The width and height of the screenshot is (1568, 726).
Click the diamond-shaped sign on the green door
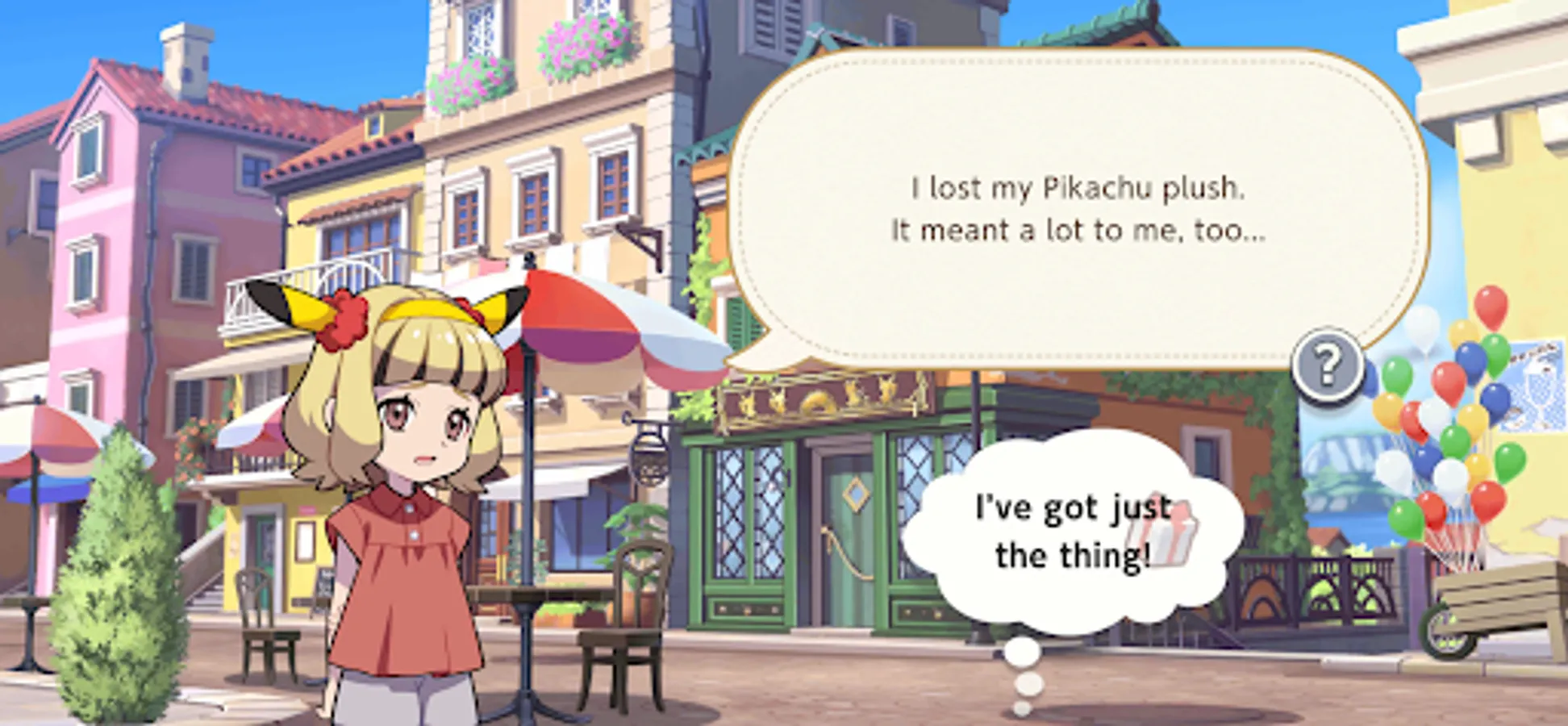click(857, 493)
